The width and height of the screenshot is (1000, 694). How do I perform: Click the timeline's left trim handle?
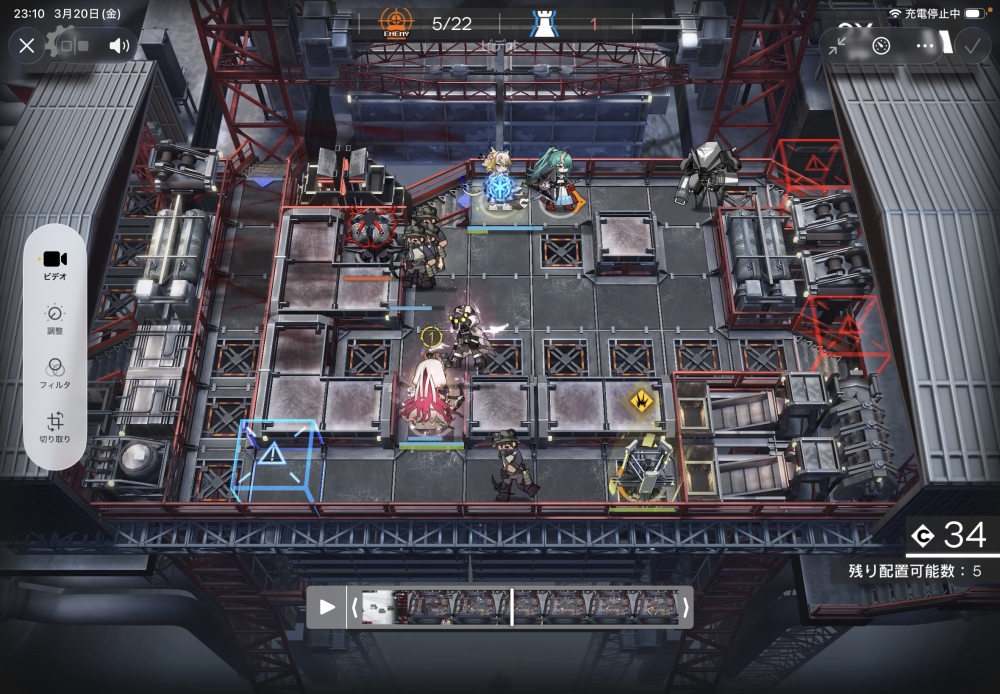pyautogui.click(x=353, y=607)
